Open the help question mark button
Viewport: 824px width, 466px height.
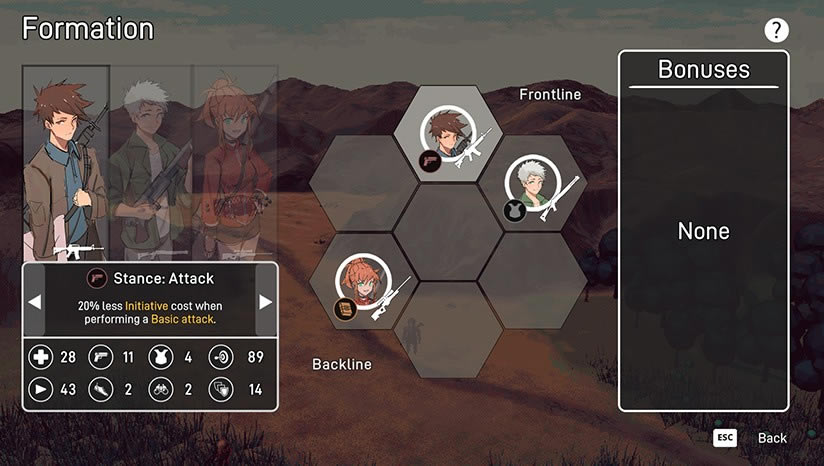[777, 30]
